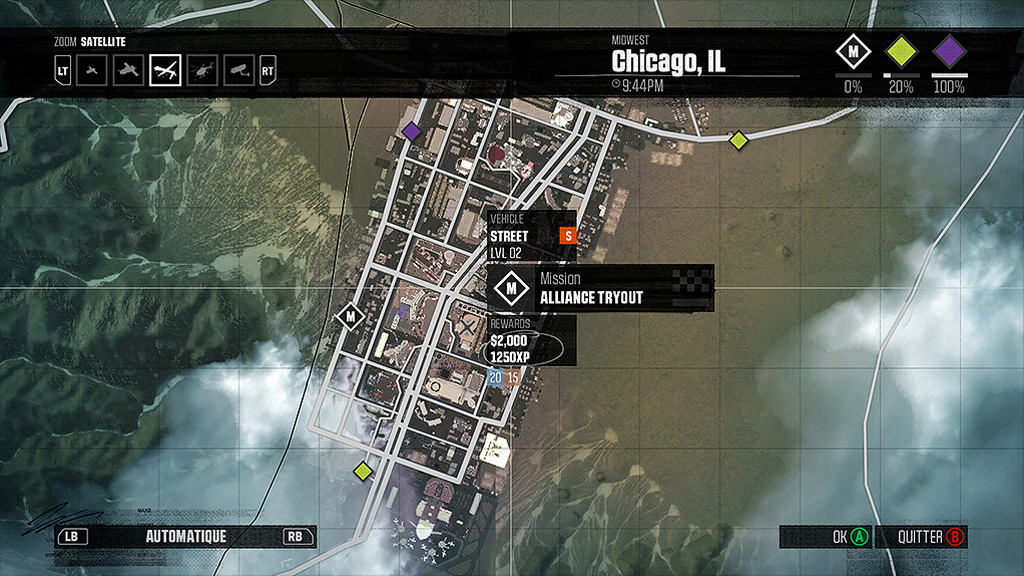This screenshot has height=576, width=1024.
Task: Switch zoom to the helicopter view
Action: [202, 71]
